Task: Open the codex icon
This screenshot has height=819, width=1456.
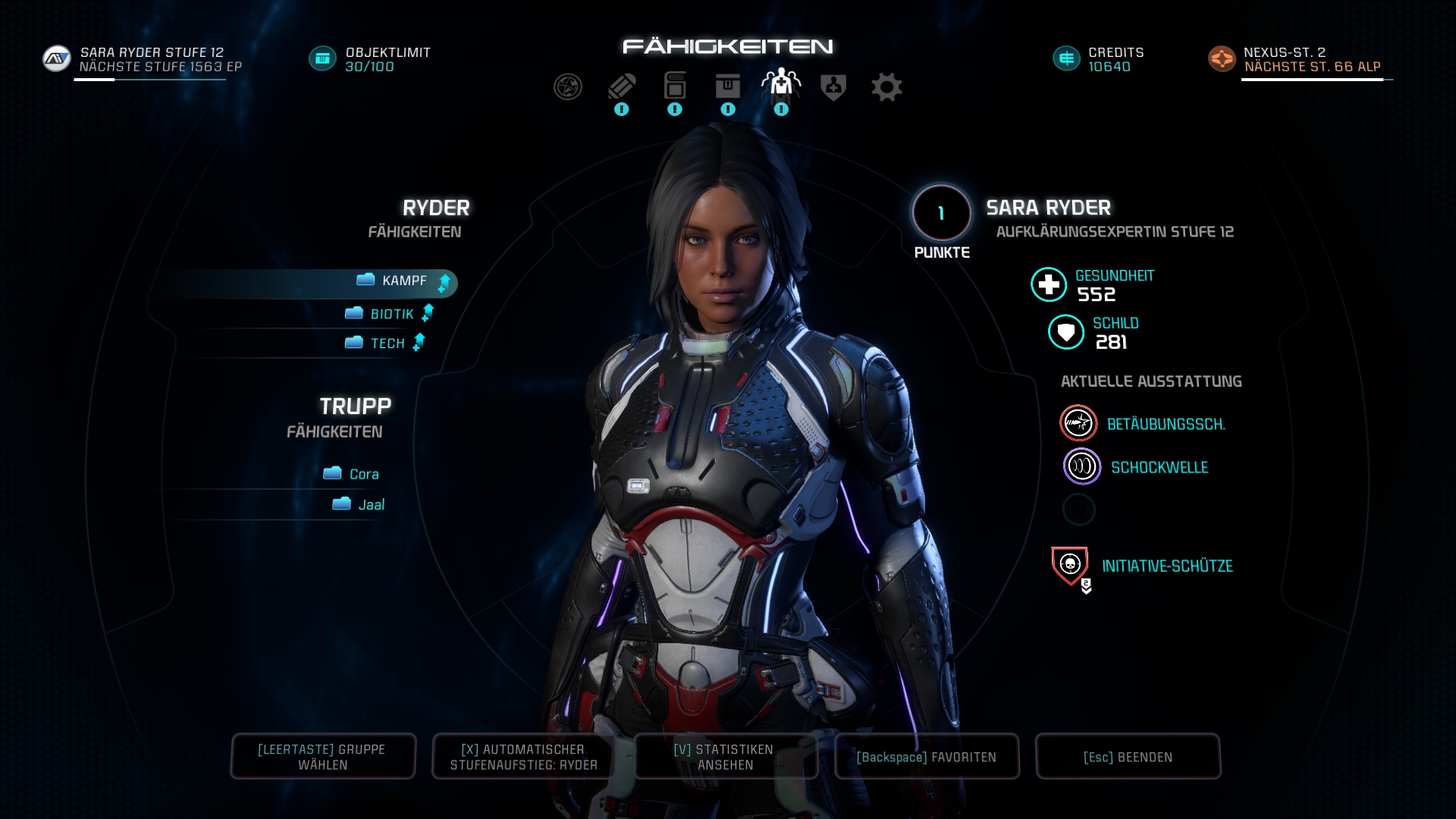Action: click(675, 86)
